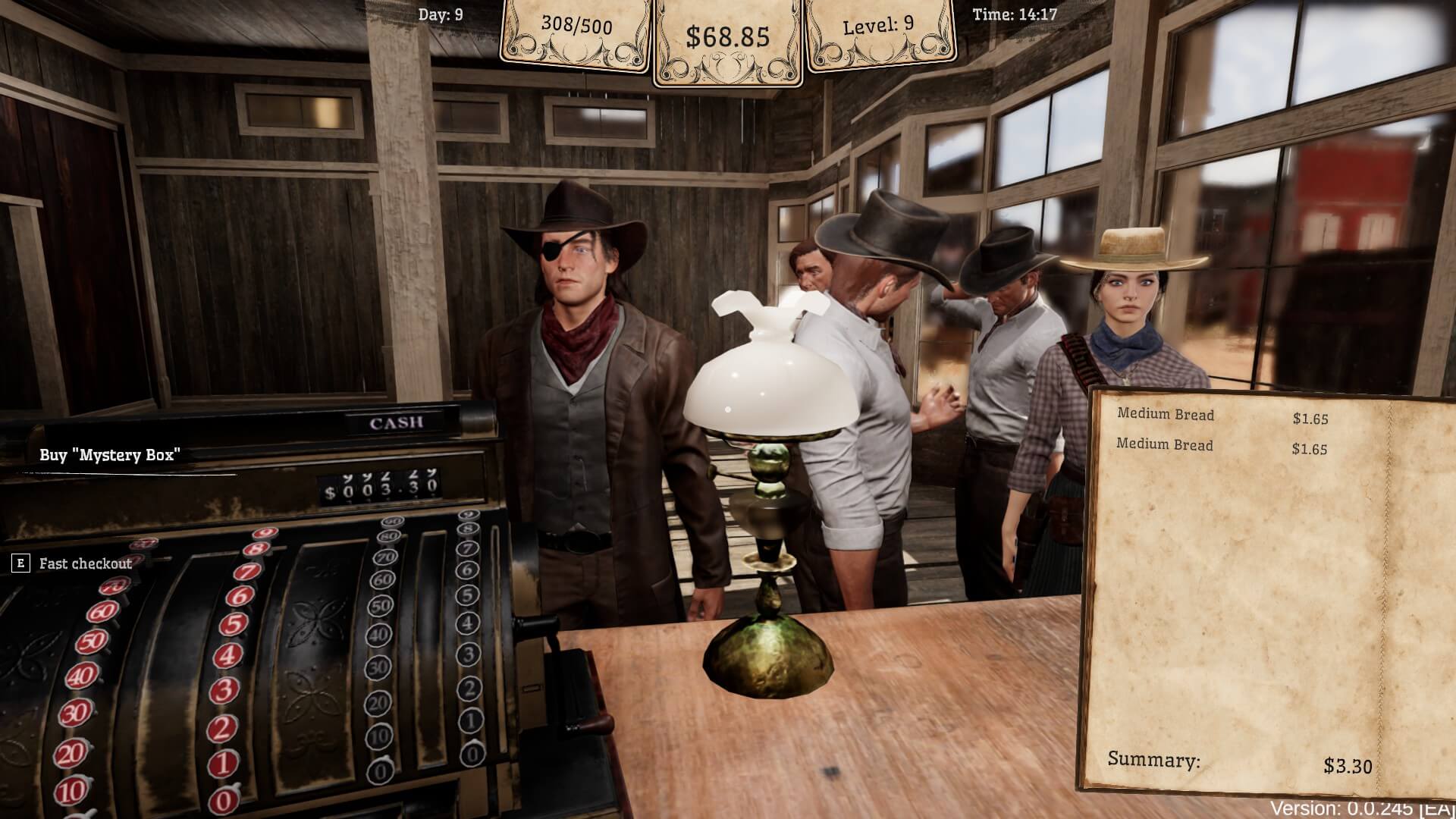Open the Buy "Mystery Box" objective
This screenshot has width=1456, height=819.
click(x=110, y=455)
